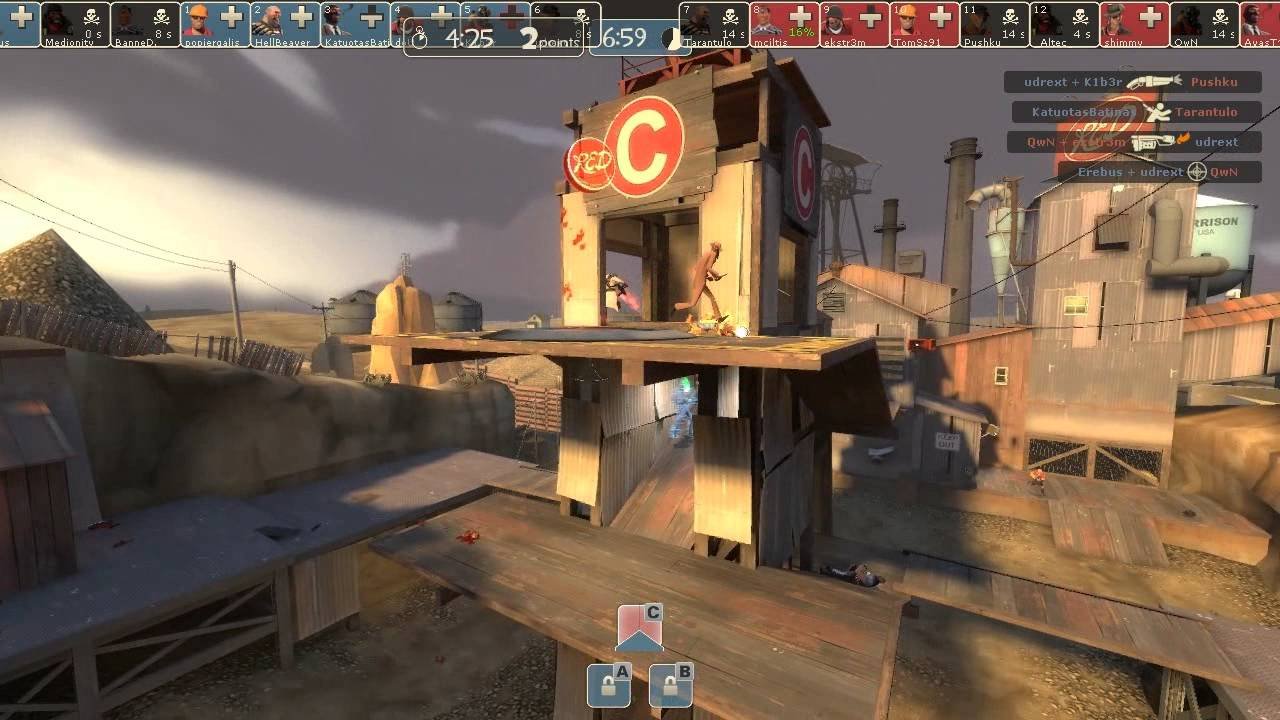The height and width of the screenshot is (720, 1280).
Task: Select Altec's player panel
Action: pyautogui.click(x=1064, y=24)
